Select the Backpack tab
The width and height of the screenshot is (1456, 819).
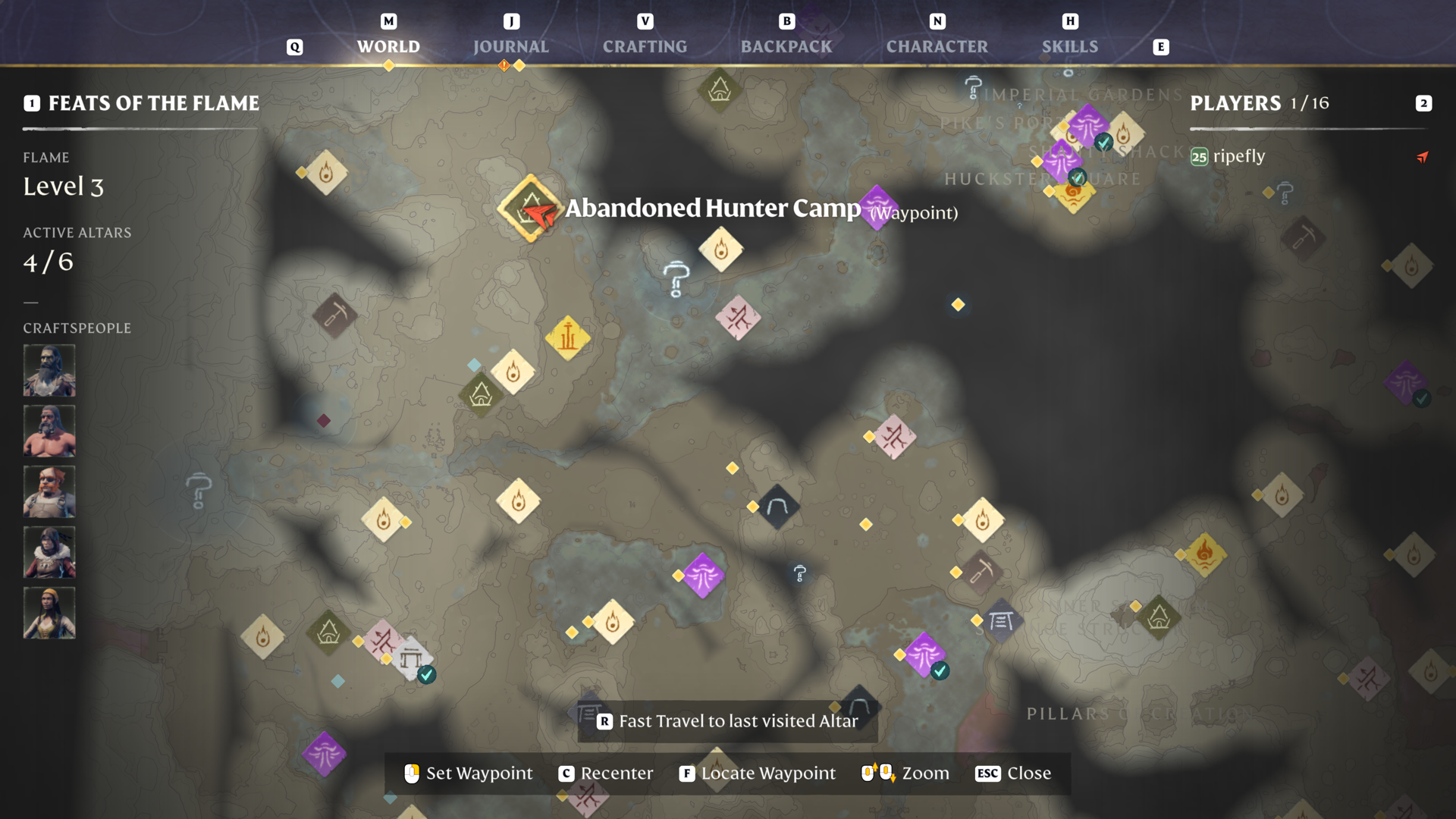(x=786, y=46)
